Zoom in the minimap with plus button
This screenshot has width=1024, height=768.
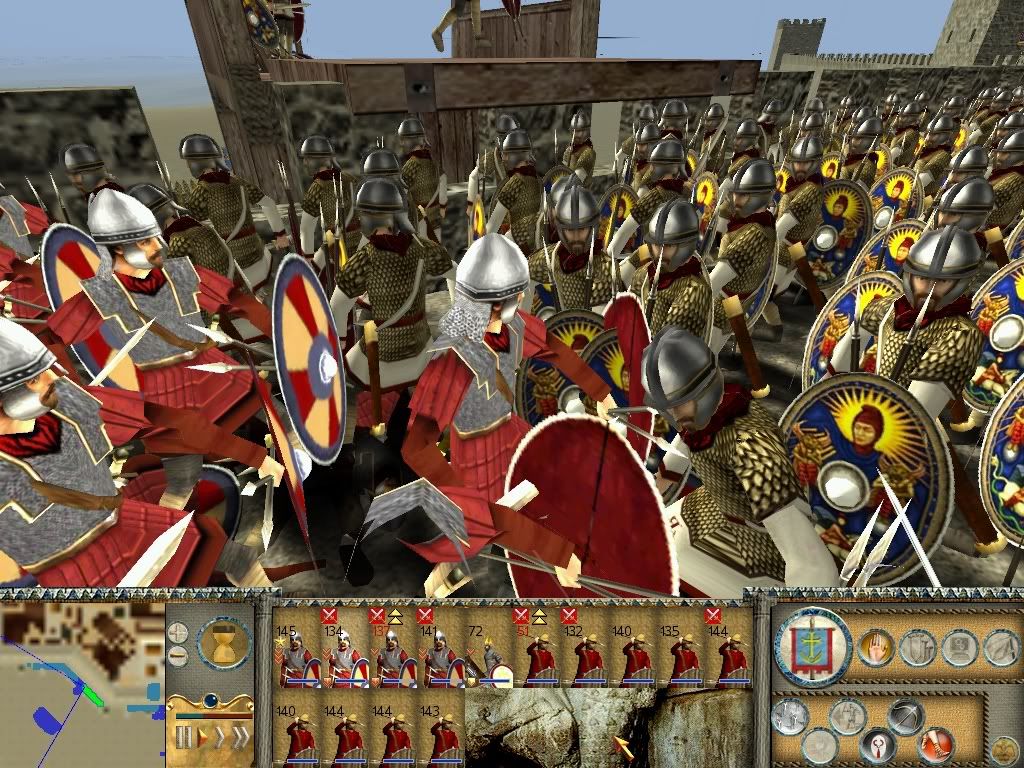178,632
